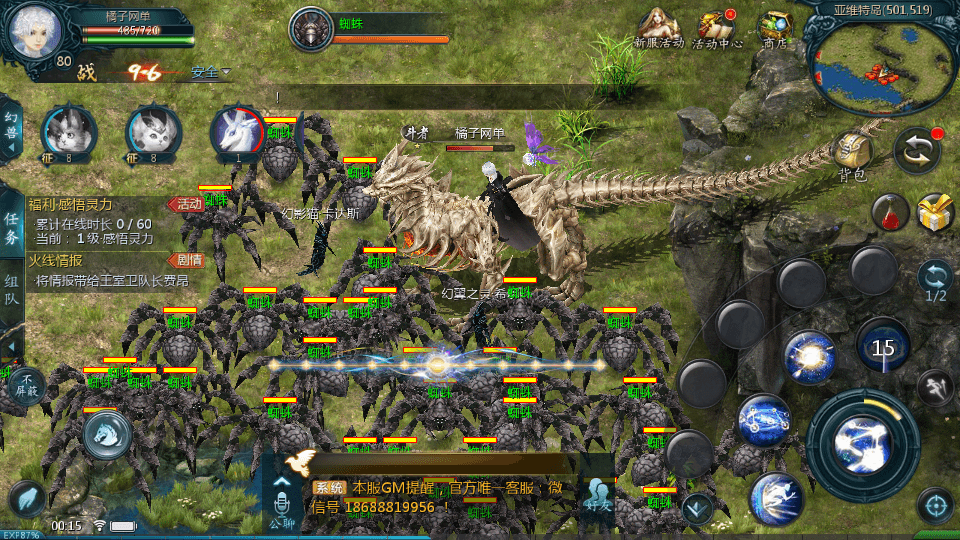
Task: Switch to the 任务 quest tab
Action: point(11,228)
